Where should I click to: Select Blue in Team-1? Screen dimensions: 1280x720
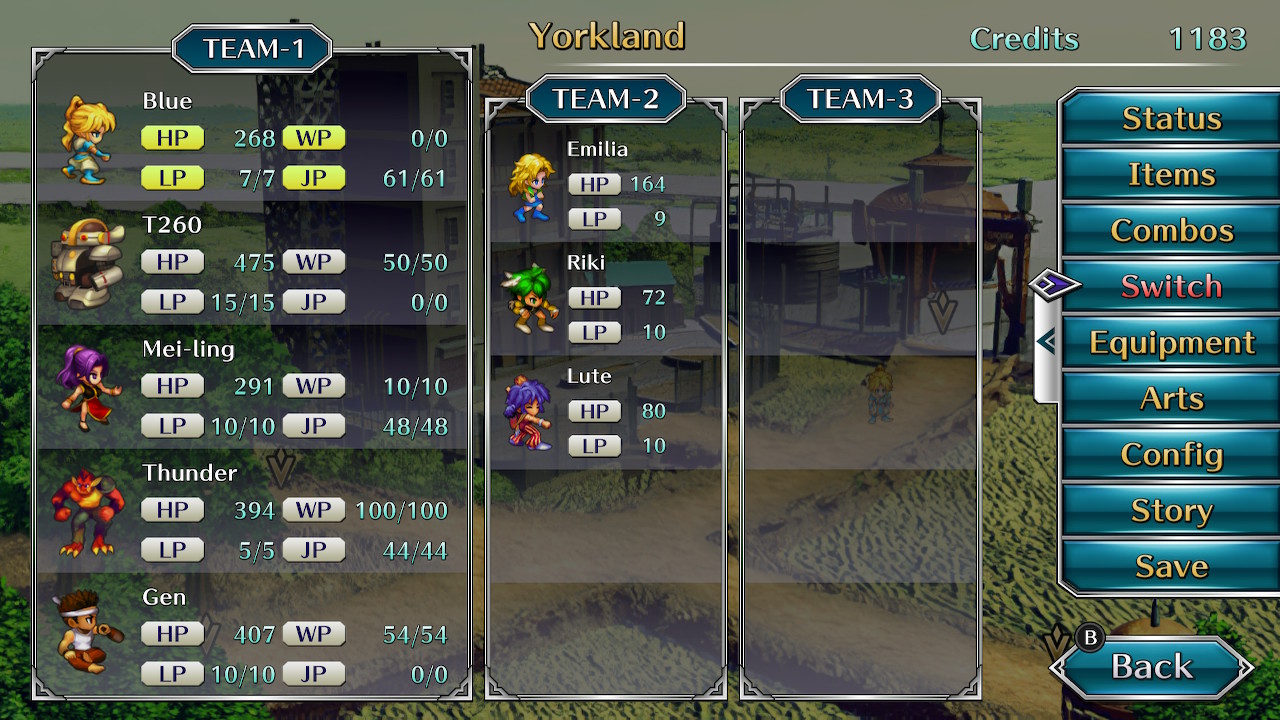[252, 140]
